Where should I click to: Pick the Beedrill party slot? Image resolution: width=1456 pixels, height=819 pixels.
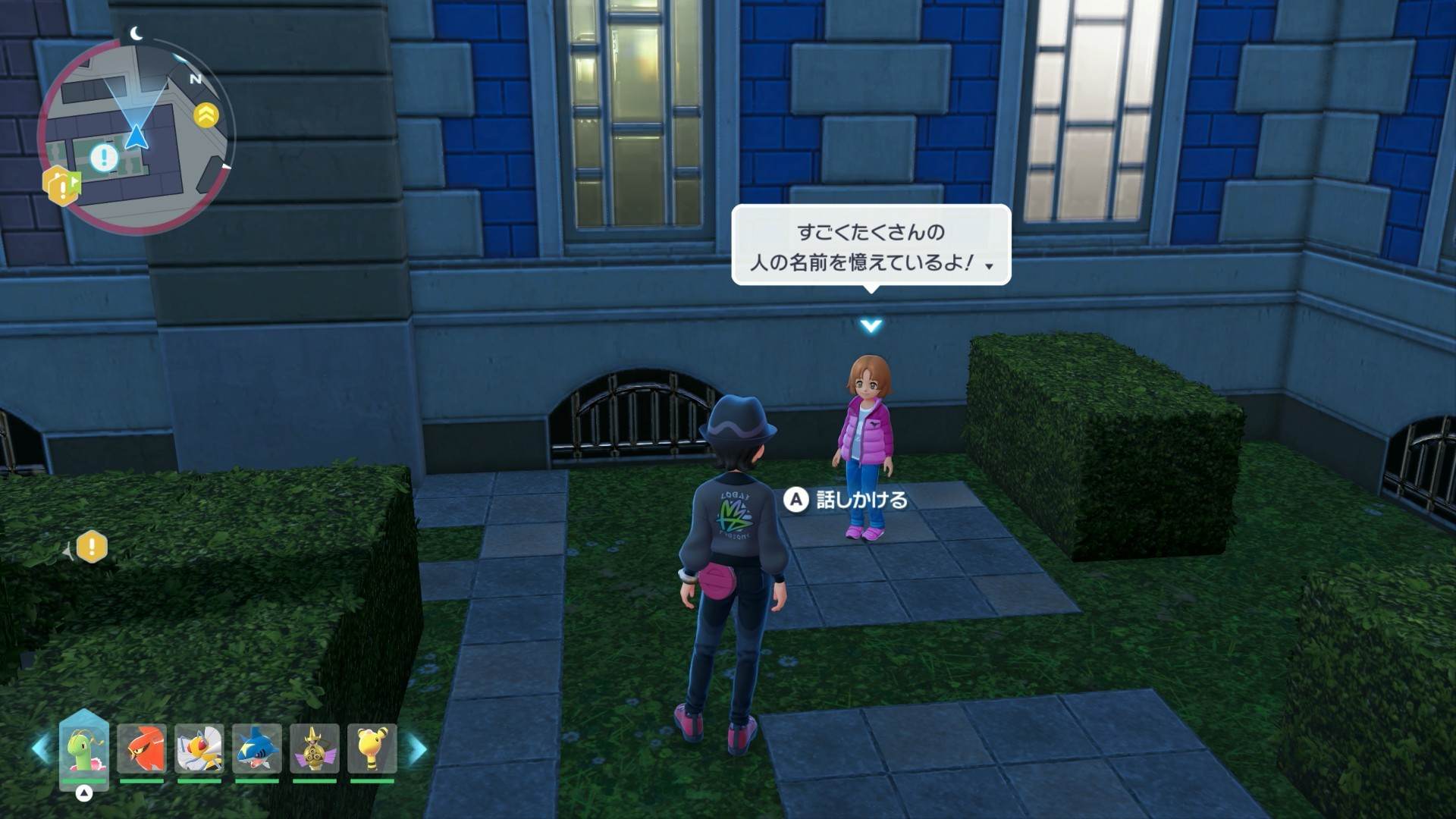click(199, 749)
